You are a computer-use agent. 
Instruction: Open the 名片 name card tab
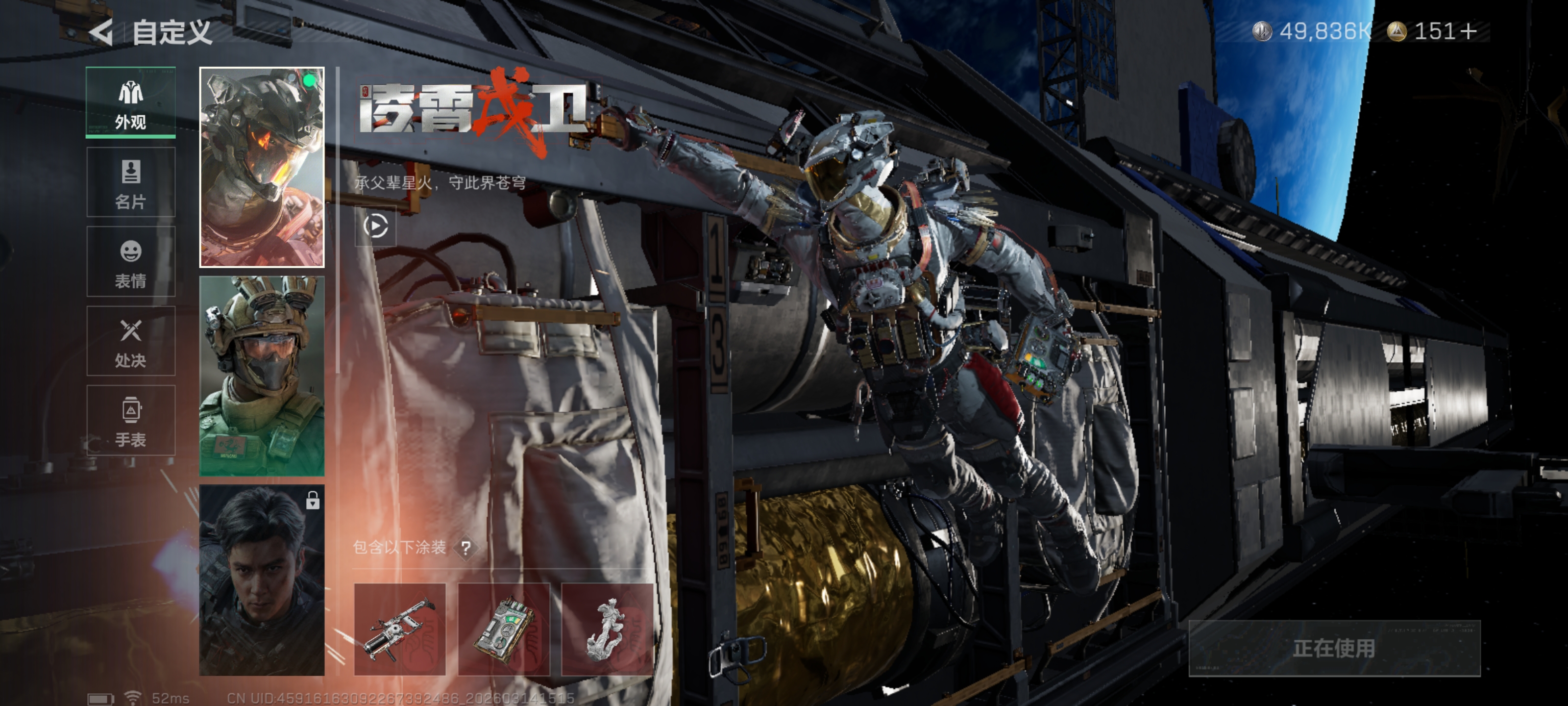131,182
